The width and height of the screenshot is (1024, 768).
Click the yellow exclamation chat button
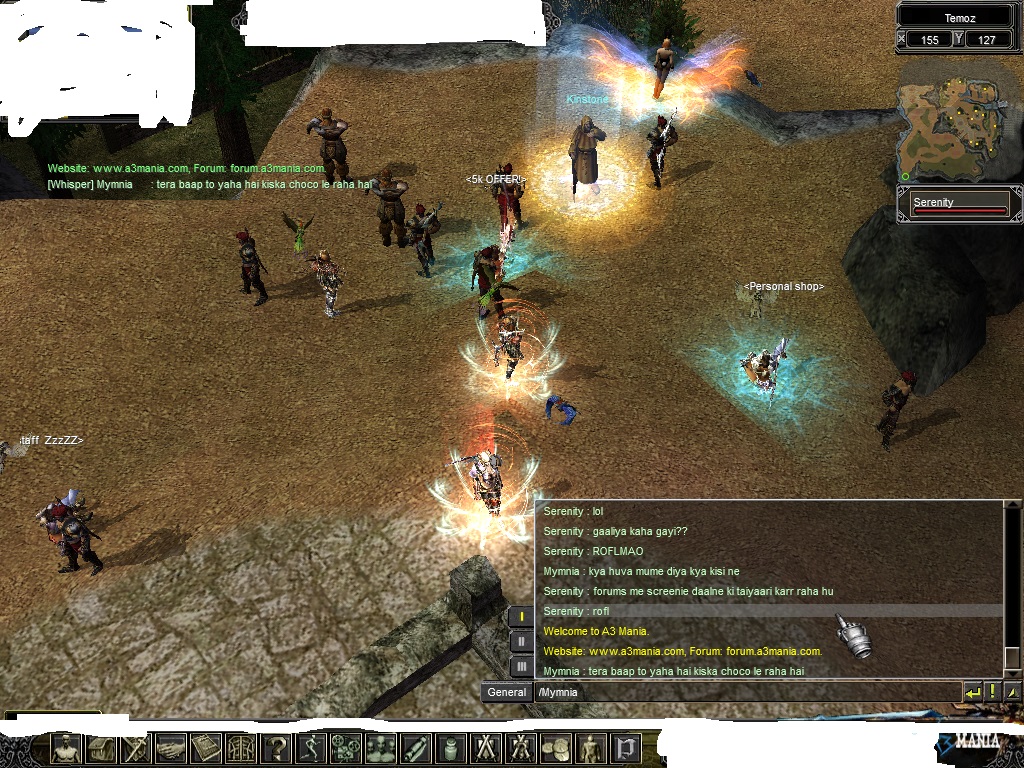pos(993,692)
